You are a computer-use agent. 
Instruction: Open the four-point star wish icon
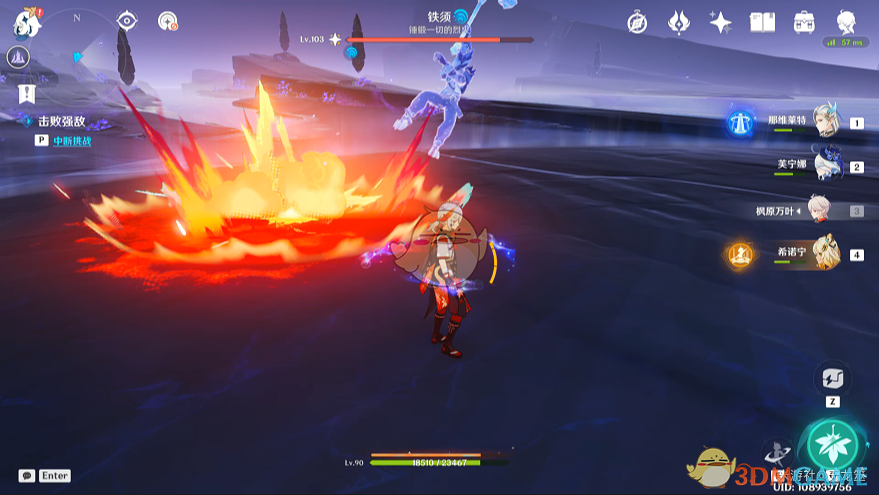720,22
